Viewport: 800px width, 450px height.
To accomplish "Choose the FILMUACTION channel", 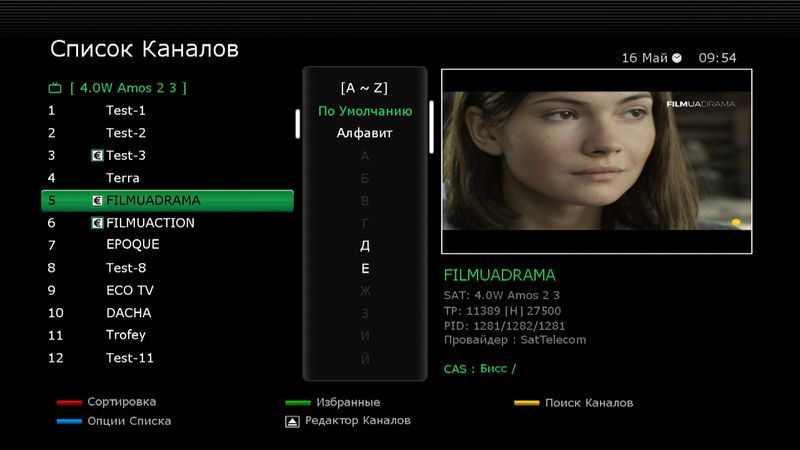I will 150,223.
